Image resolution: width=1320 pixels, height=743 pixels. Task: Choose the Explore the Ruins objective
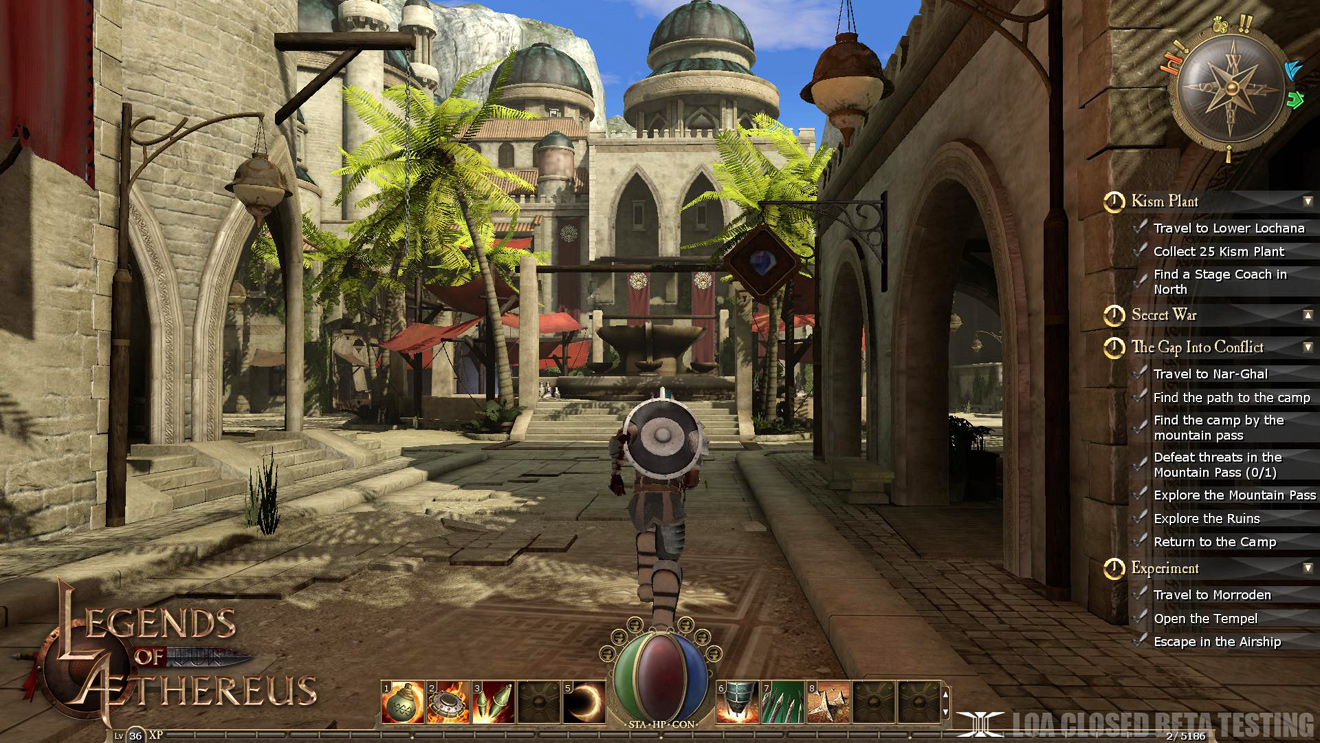1206,519
